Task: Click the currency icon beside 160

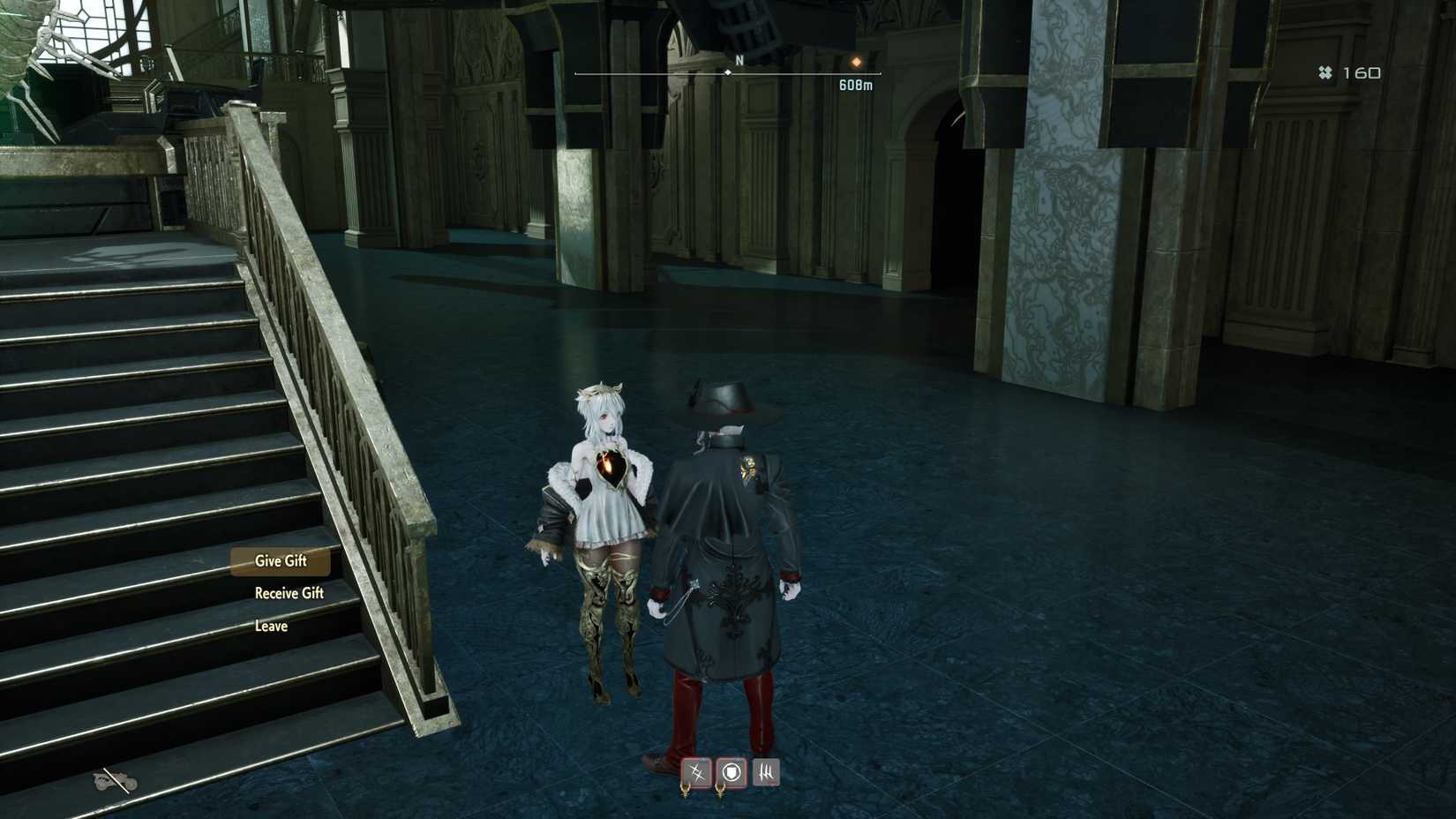Action: pyautogui.click(x=1324, y=71)
